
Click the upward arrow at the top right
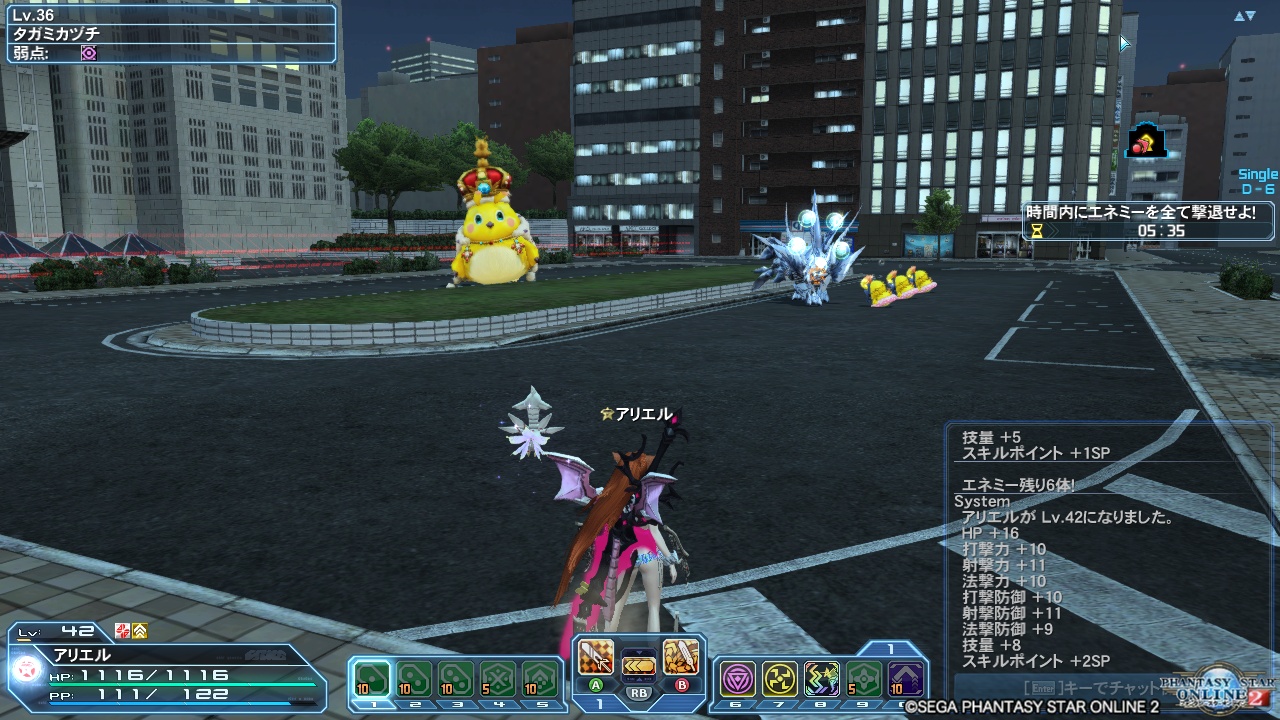pyautogui.click(x=1239, y=15)
